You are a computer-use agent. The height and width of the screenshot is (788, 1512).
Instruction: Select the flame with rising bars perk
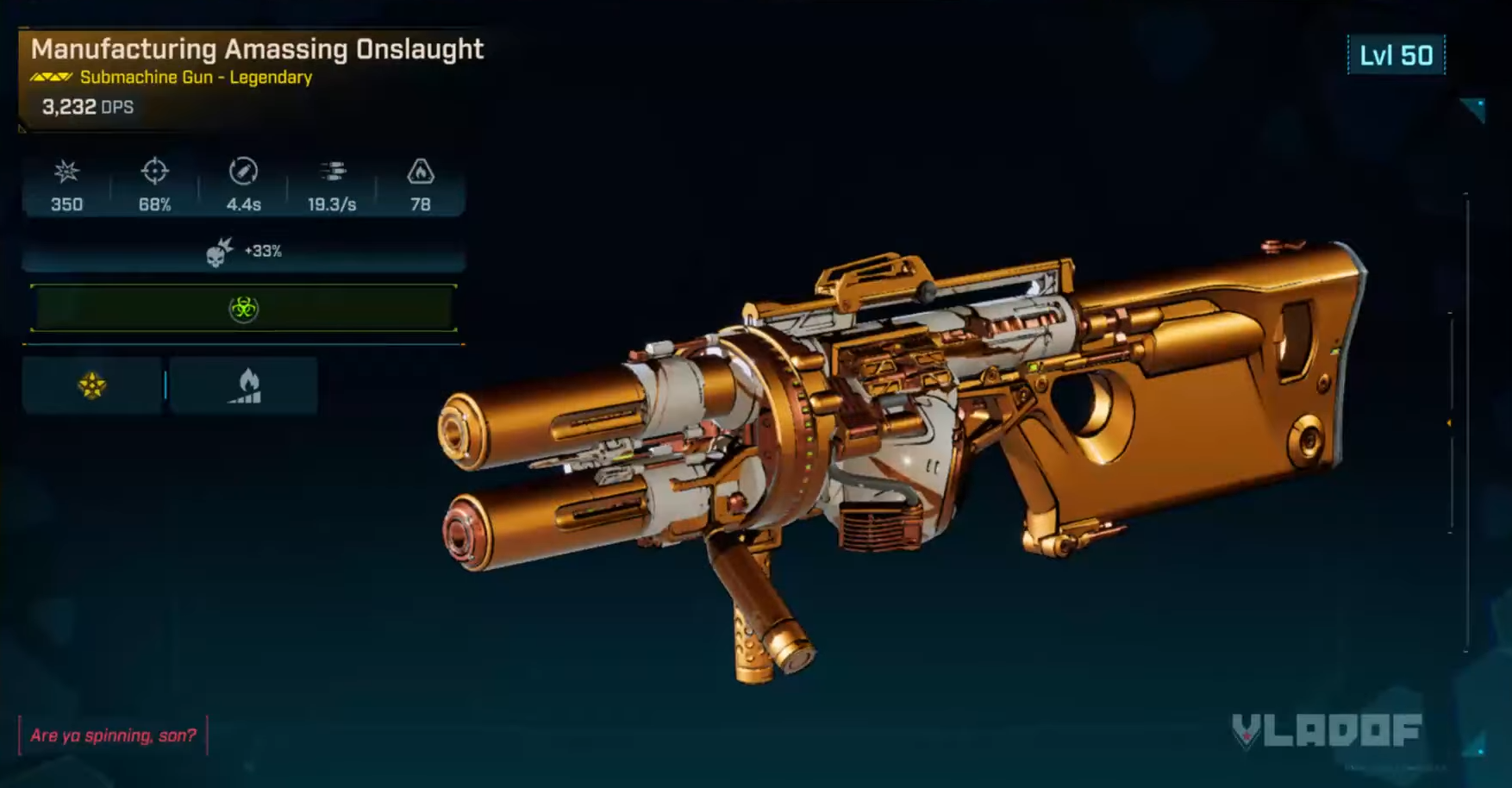pos(245,385)
